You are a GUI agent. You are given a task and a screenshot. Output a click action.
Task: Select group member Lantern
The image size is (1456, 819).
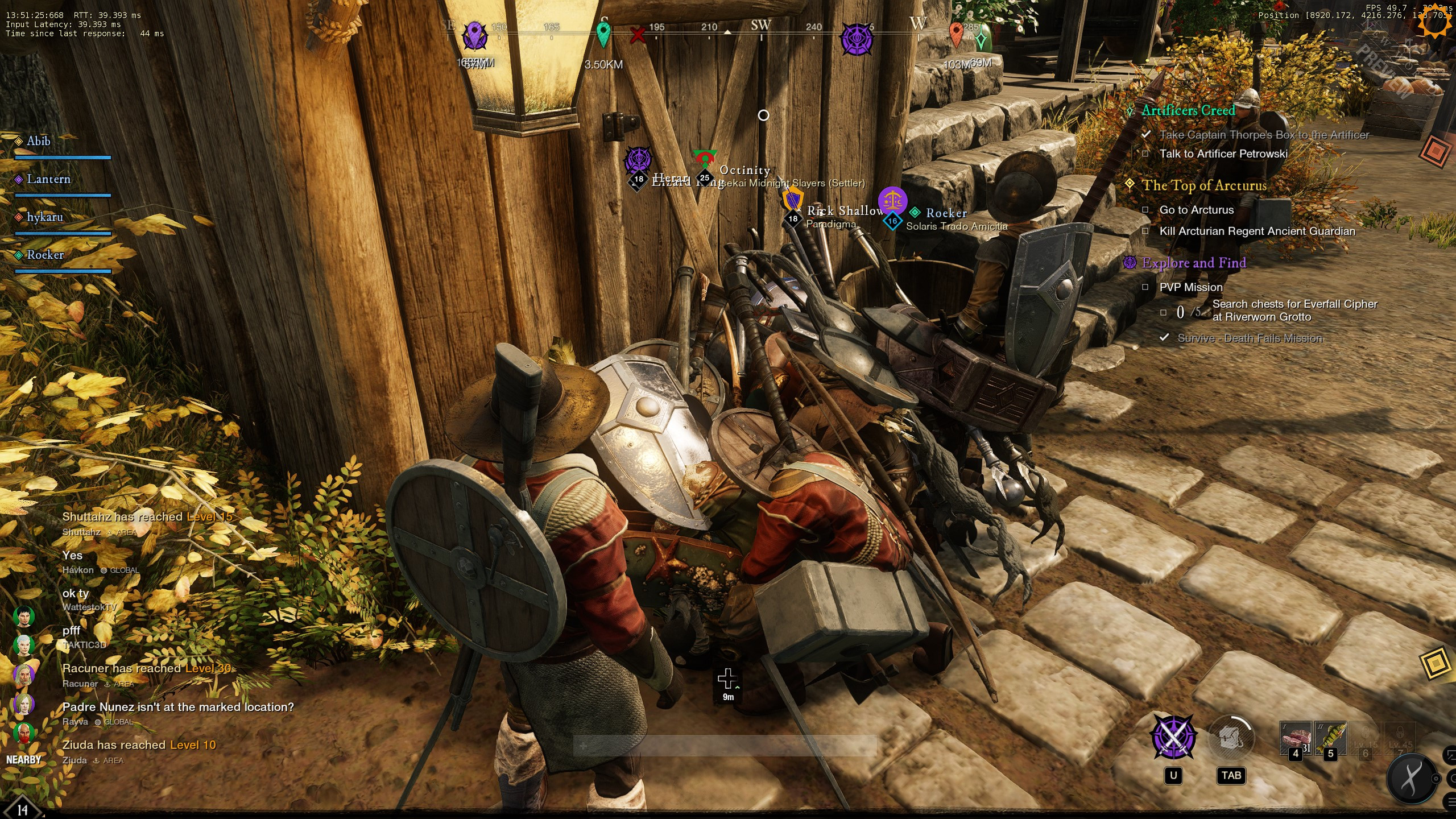(x=48, y=179)
